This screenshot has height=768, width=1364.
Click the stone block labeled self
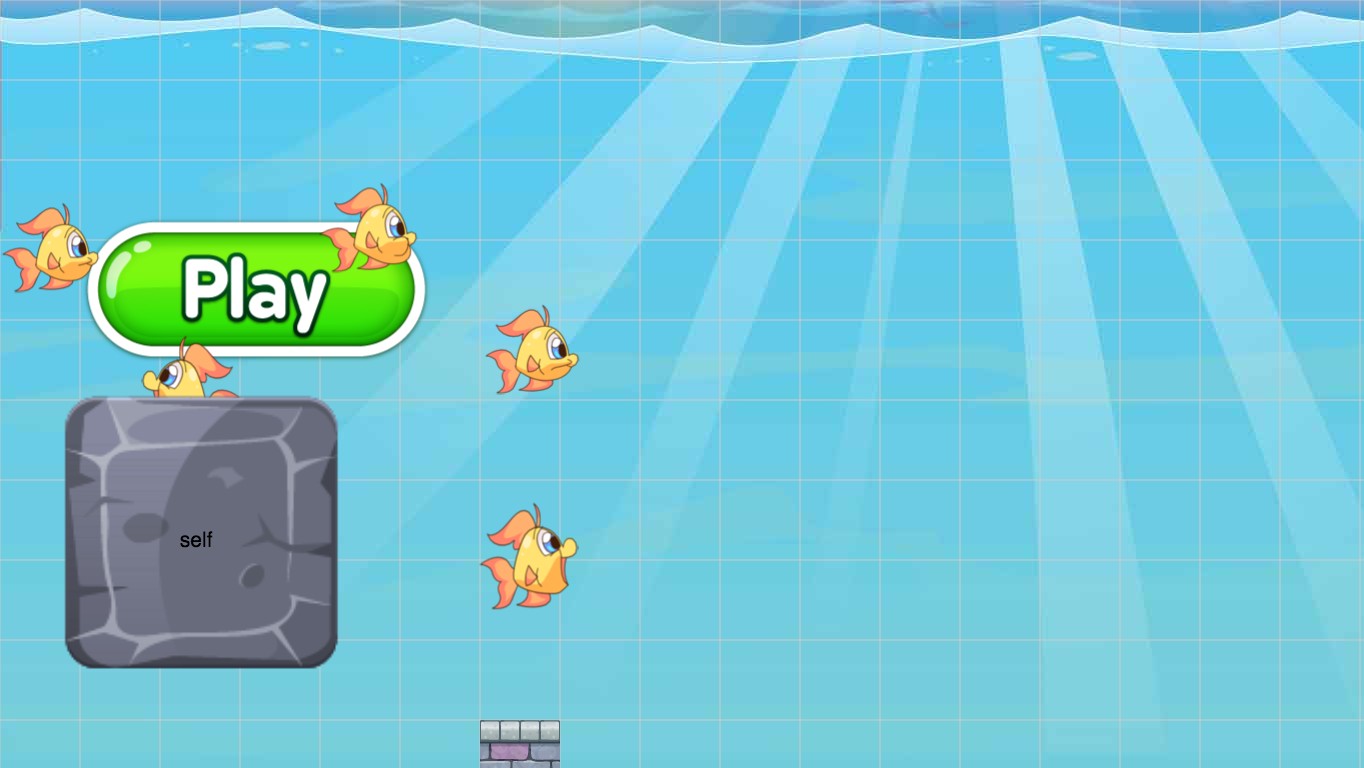pos(200,530)
